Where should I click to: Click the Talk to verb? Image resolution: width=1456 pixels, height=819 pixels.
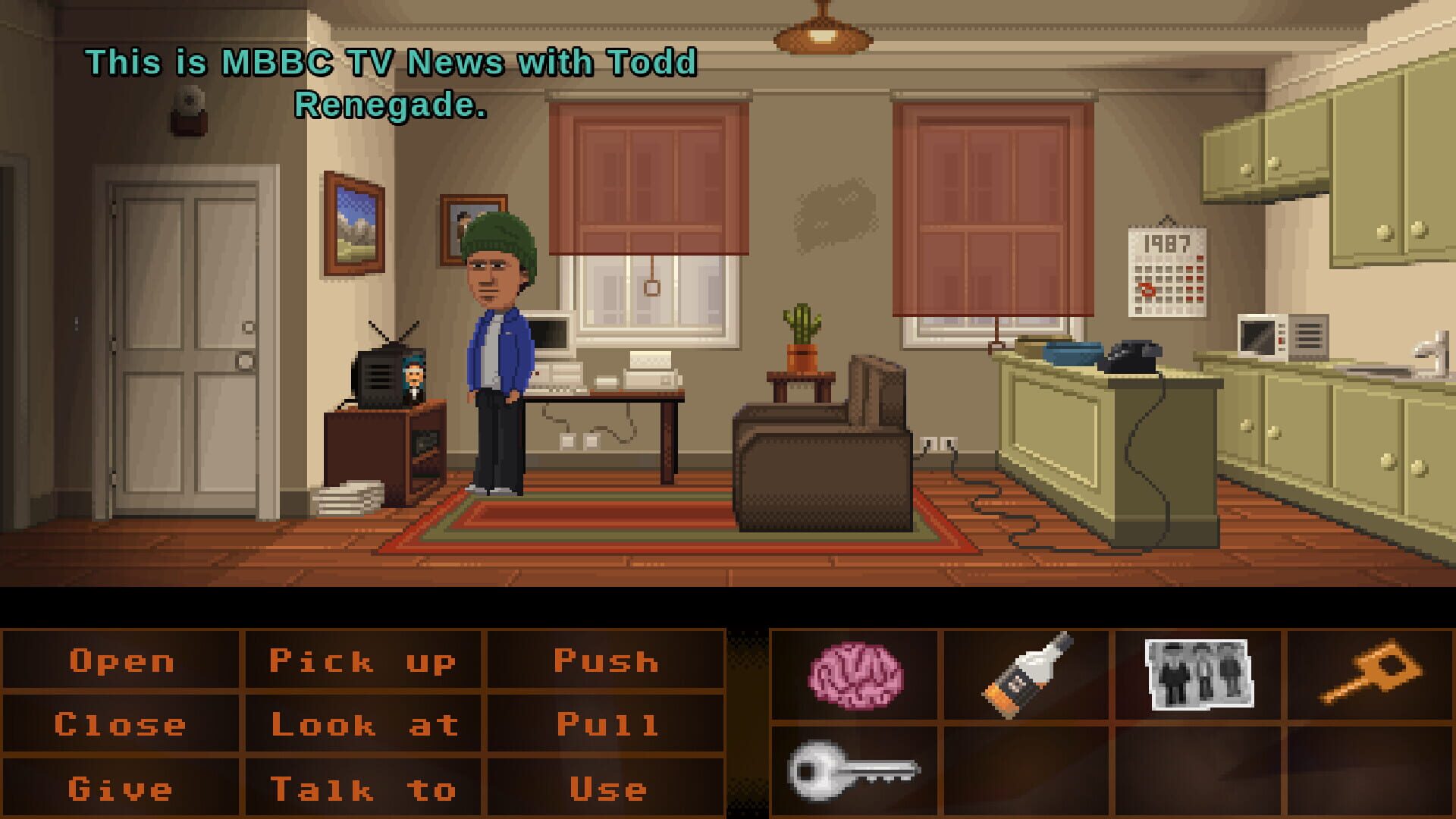[x=364, y=788]
